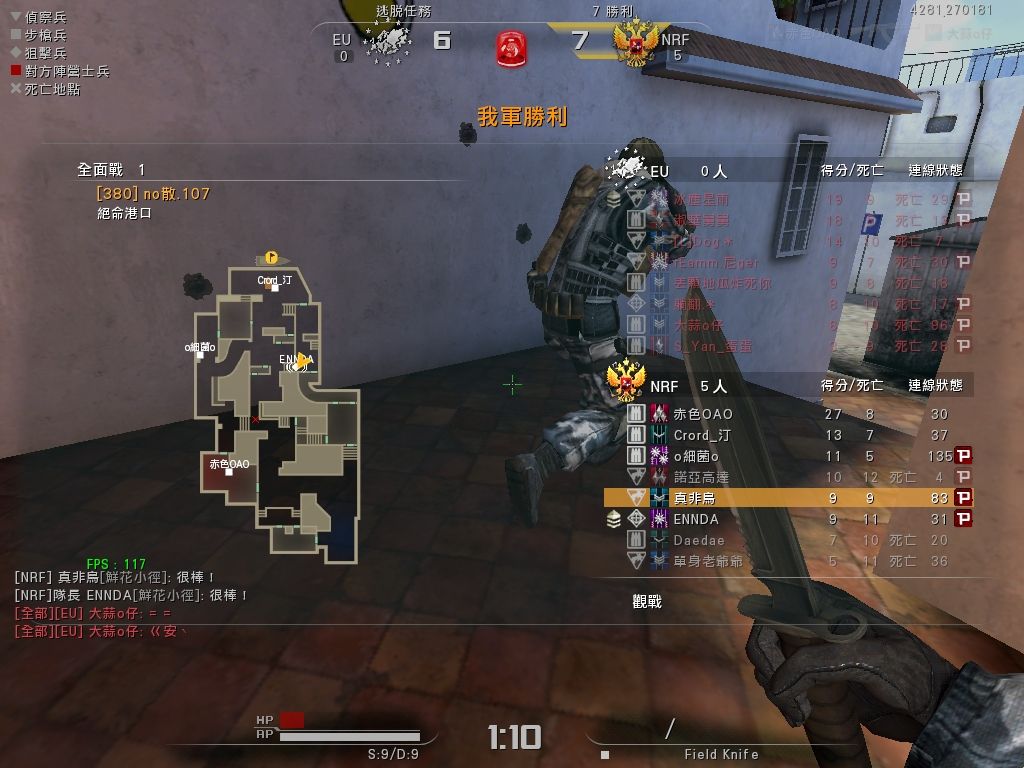Viewport: 1024px width, 768px height.
Task: Select the highlighted 真非烏 player row
Action: [780, 498]
